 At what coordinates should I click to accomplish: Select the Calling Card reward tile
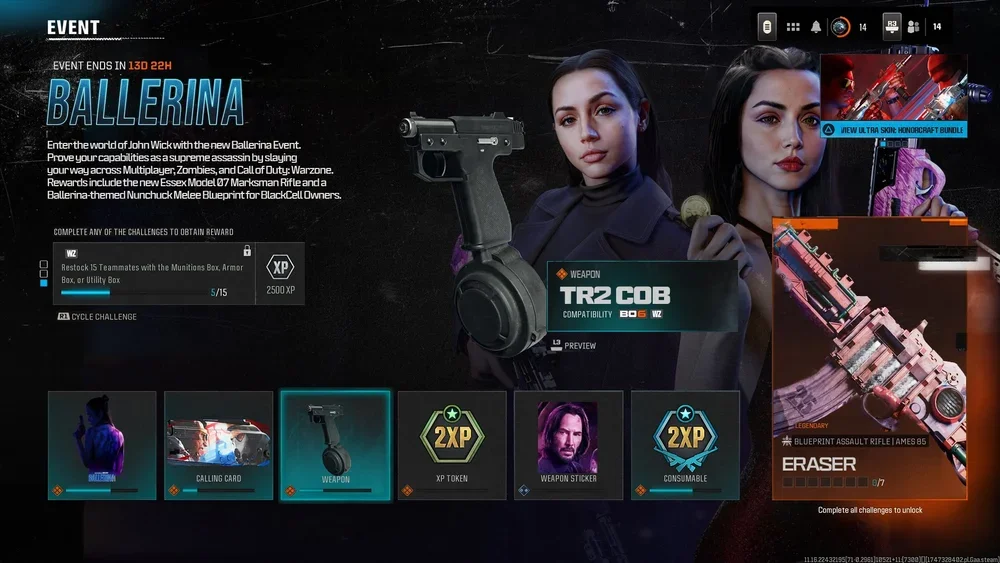218,445
